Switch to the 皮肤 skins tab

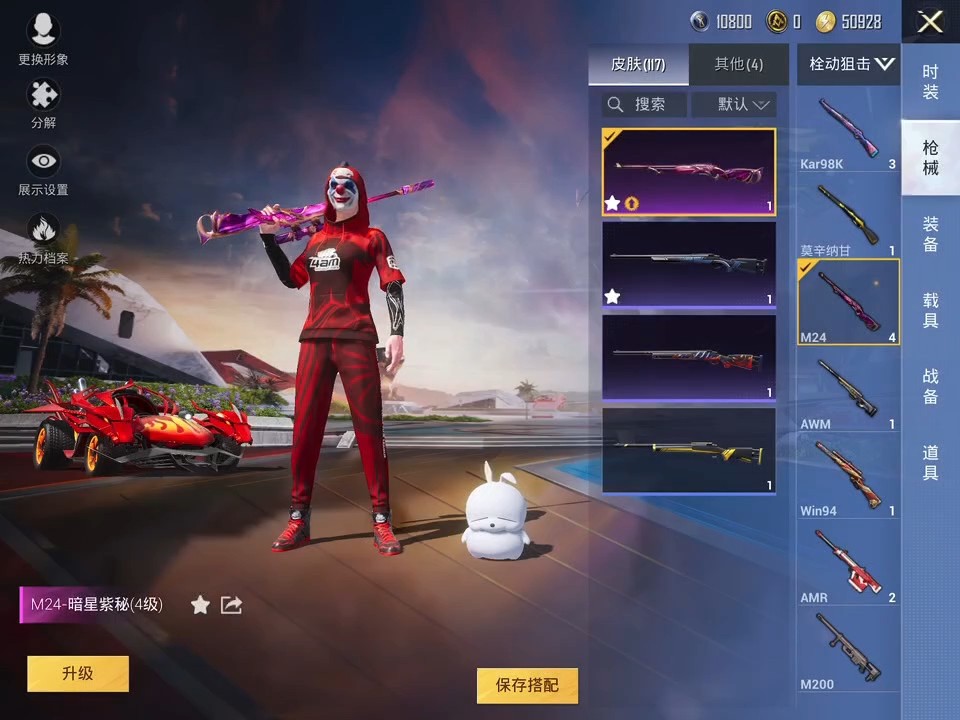[x=638, y=65]
